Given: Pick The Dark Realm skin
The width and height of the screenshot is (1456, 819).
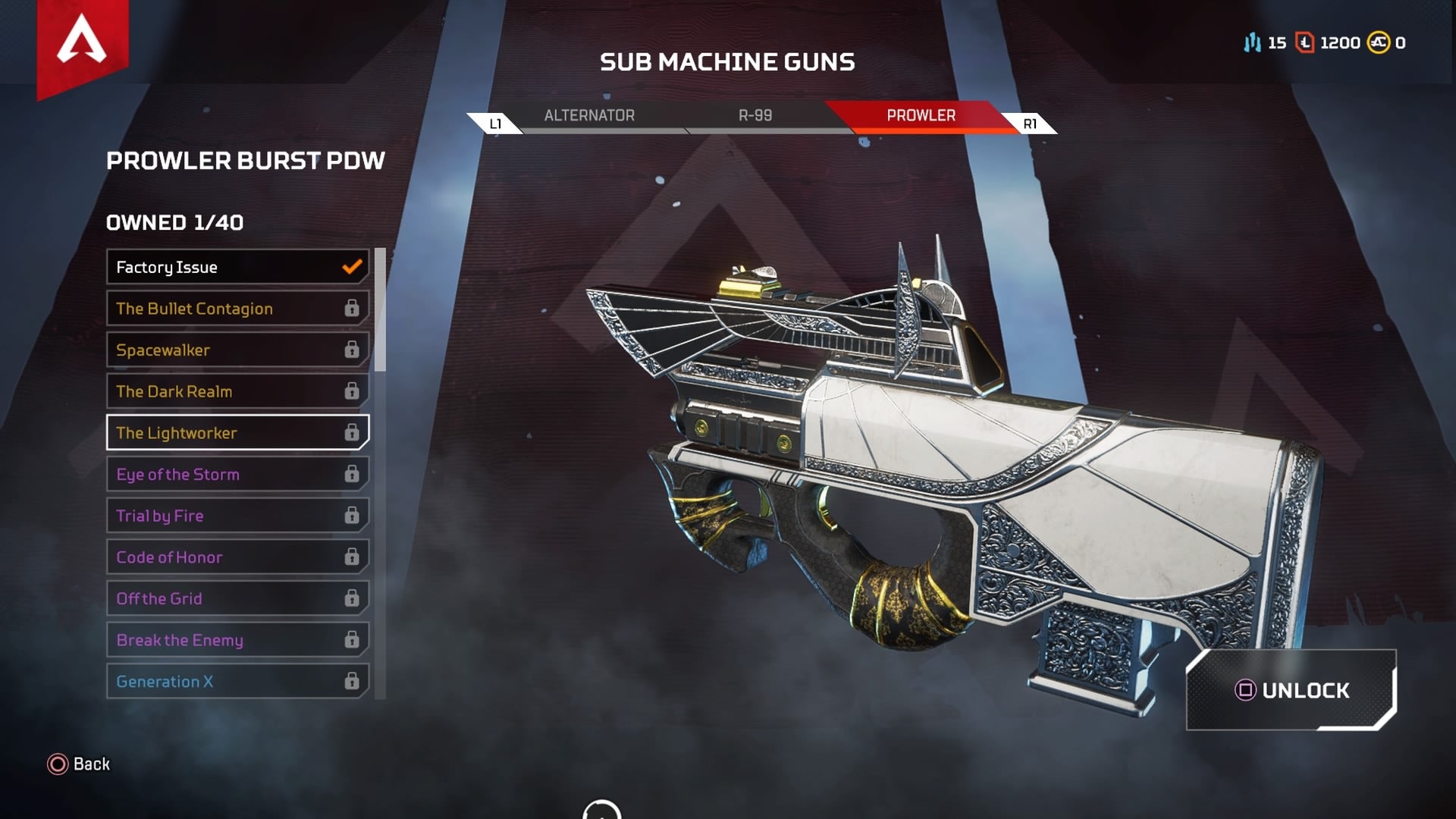Looking at the screenshot, I should click(x=237, y=391).
